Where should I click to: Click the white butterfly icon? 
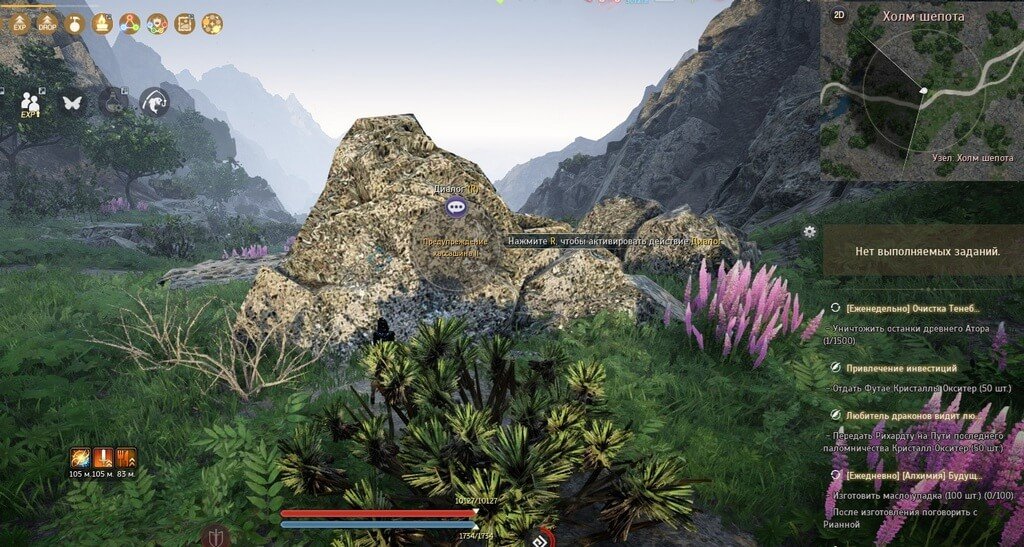coord(71,101)
